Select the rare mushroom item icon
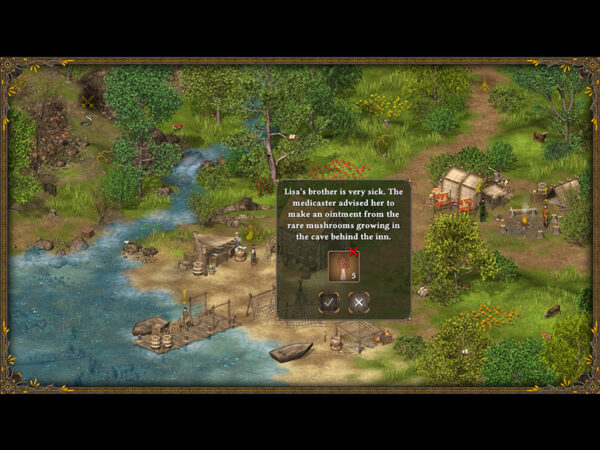This screenshot has width=600, height=450. coord(342,266)
